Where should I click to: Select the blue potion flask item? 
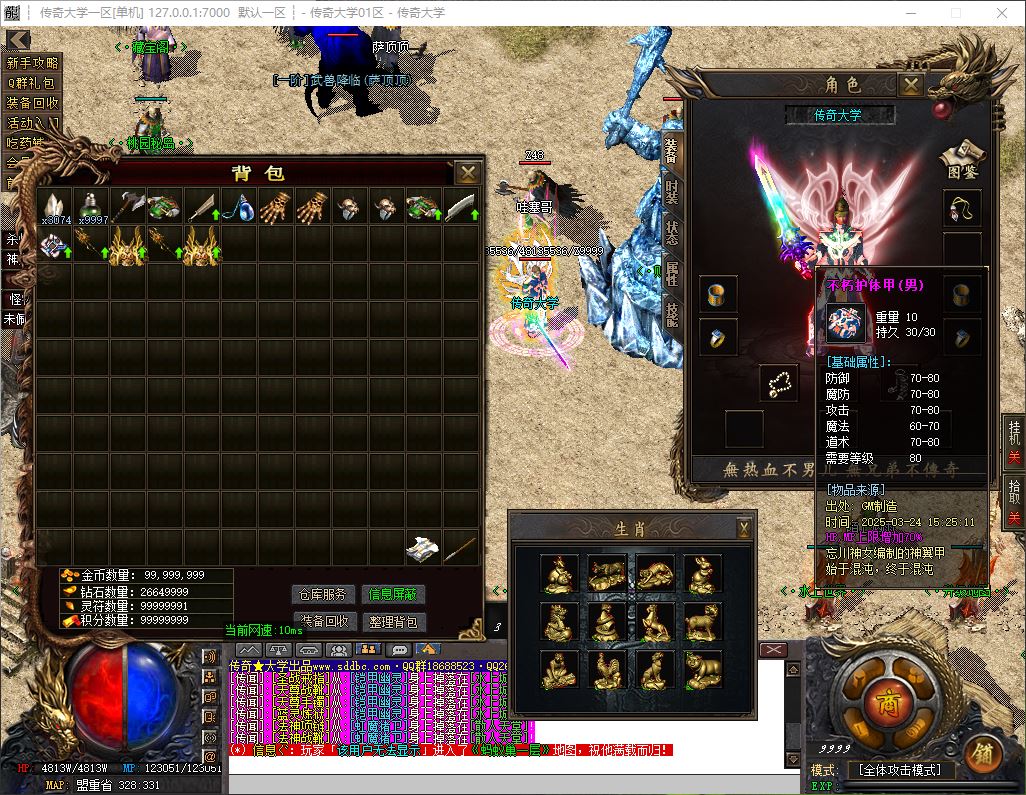(x=237, y=207)
